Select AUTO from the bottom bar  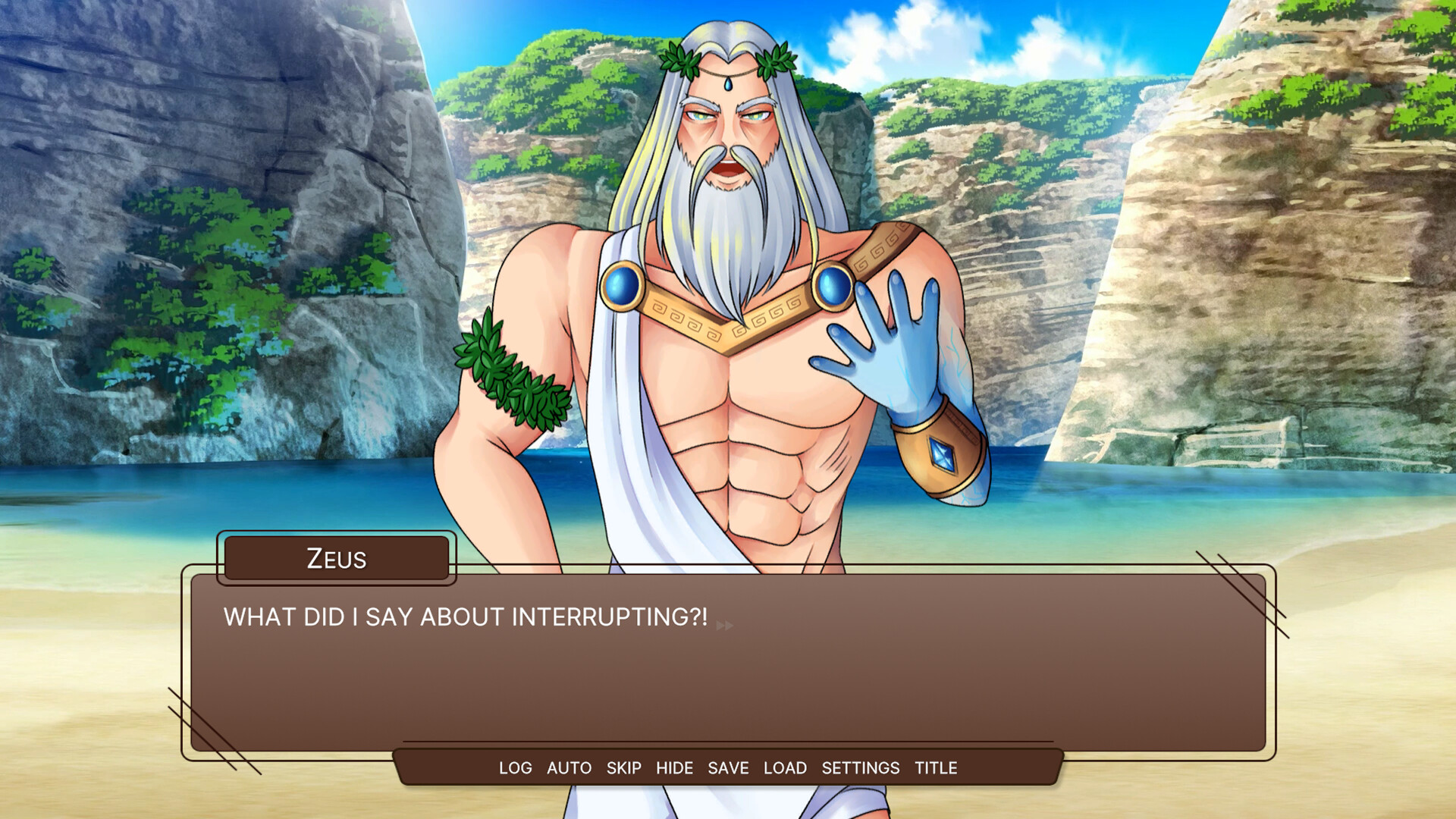tap(567, 767)
